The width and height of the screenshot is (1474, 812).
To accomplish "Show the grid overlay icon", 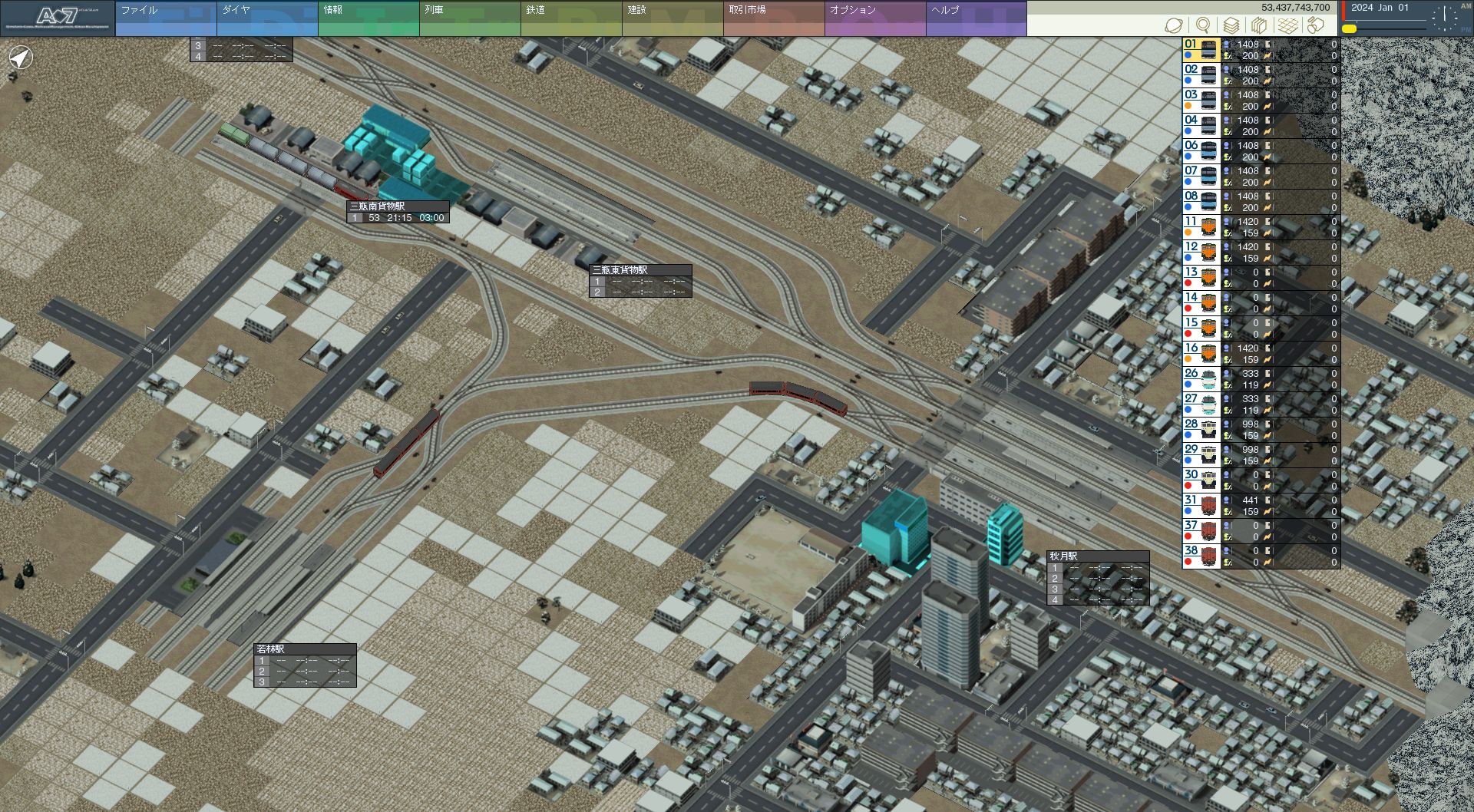I will click(1287, 25).
